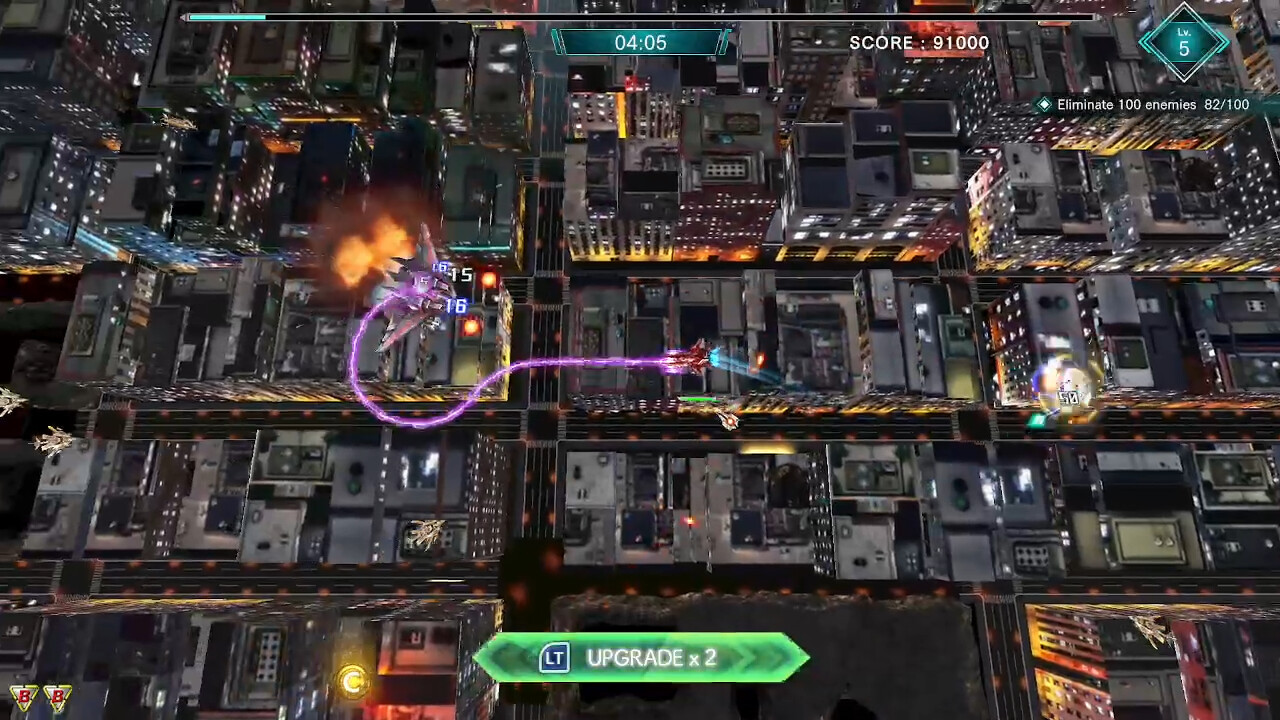This screenshot has height=720, width=1280.
Task: Click the Lv. 5 diamond emblem
Action: coord(1184,43)
